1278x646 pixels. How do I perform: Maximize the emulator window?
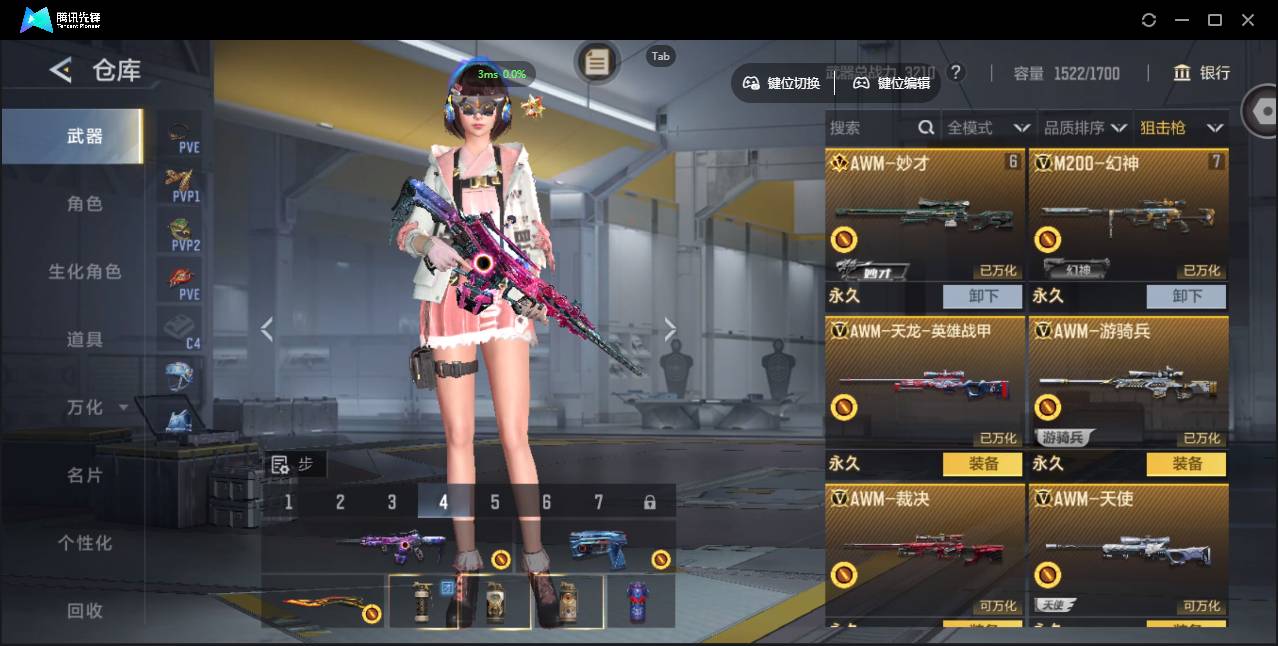pyautogui.click(x=1215, y=20)
